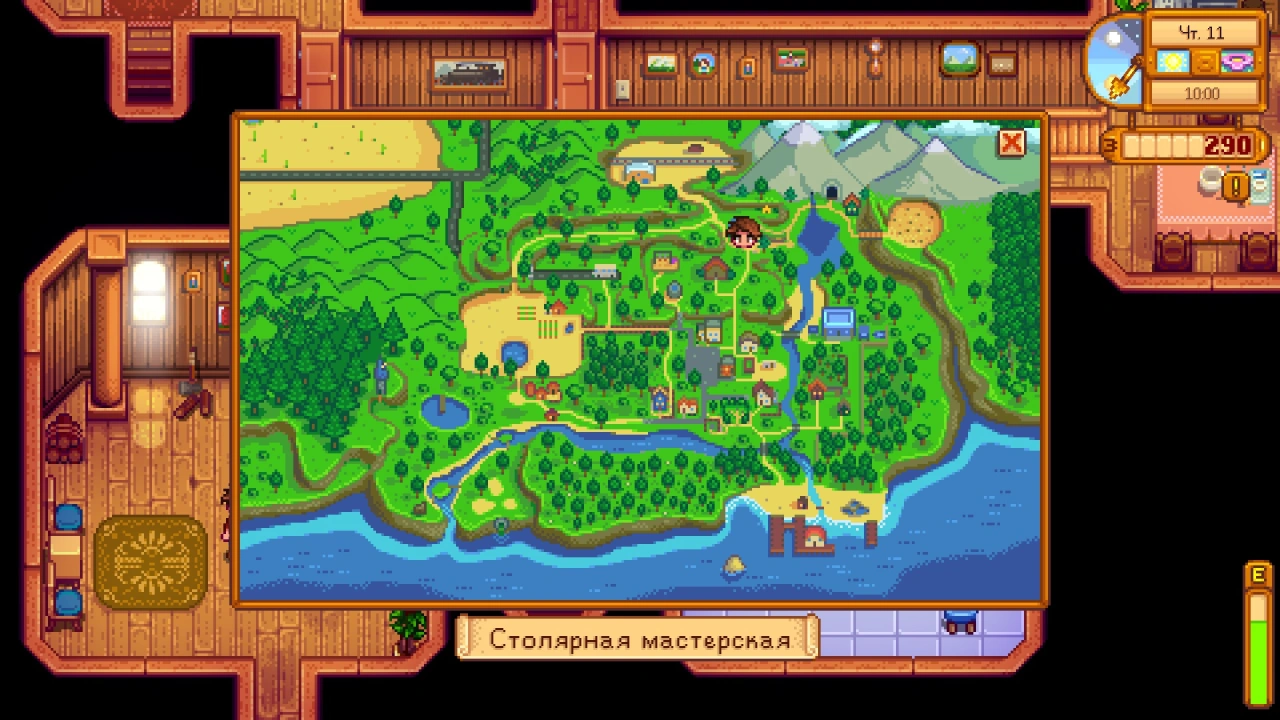The height and width of the screenshot is (720, 1280).
Task: Close the map with the X button
Action: click(x=1011, y=143)
